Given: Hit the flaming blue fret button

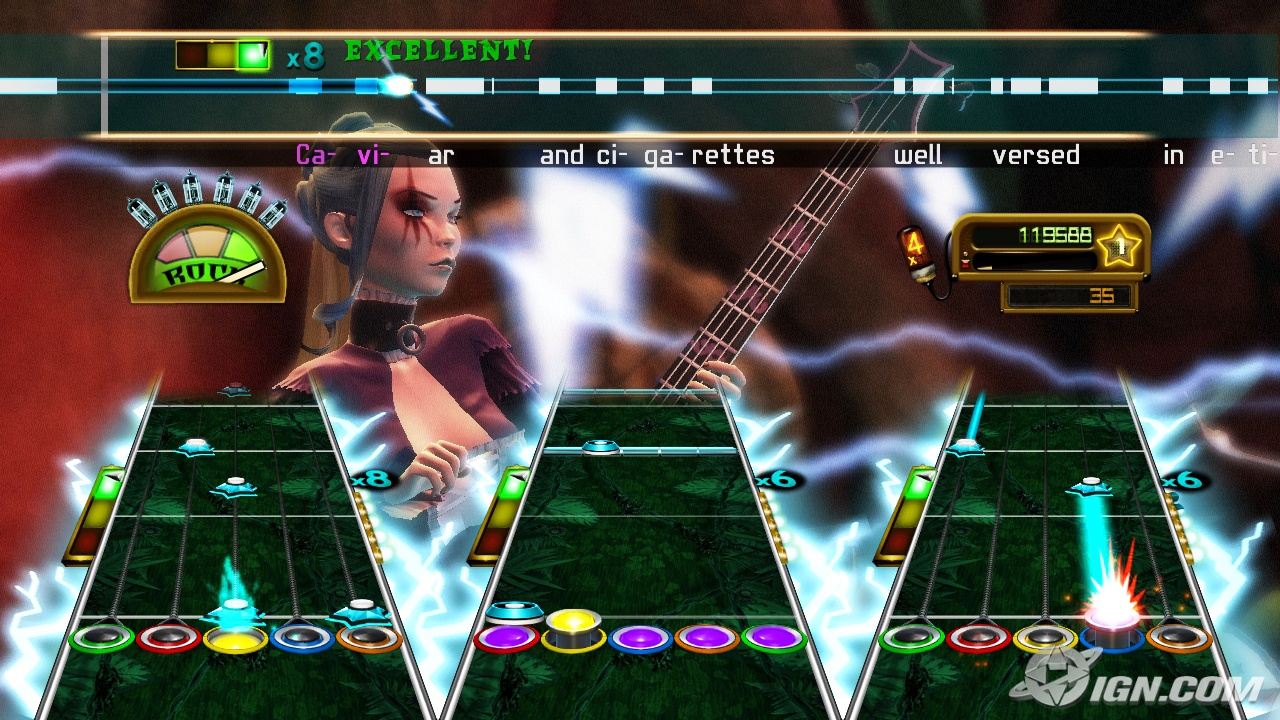Looking at the screenshot, I should point(1111,634).
